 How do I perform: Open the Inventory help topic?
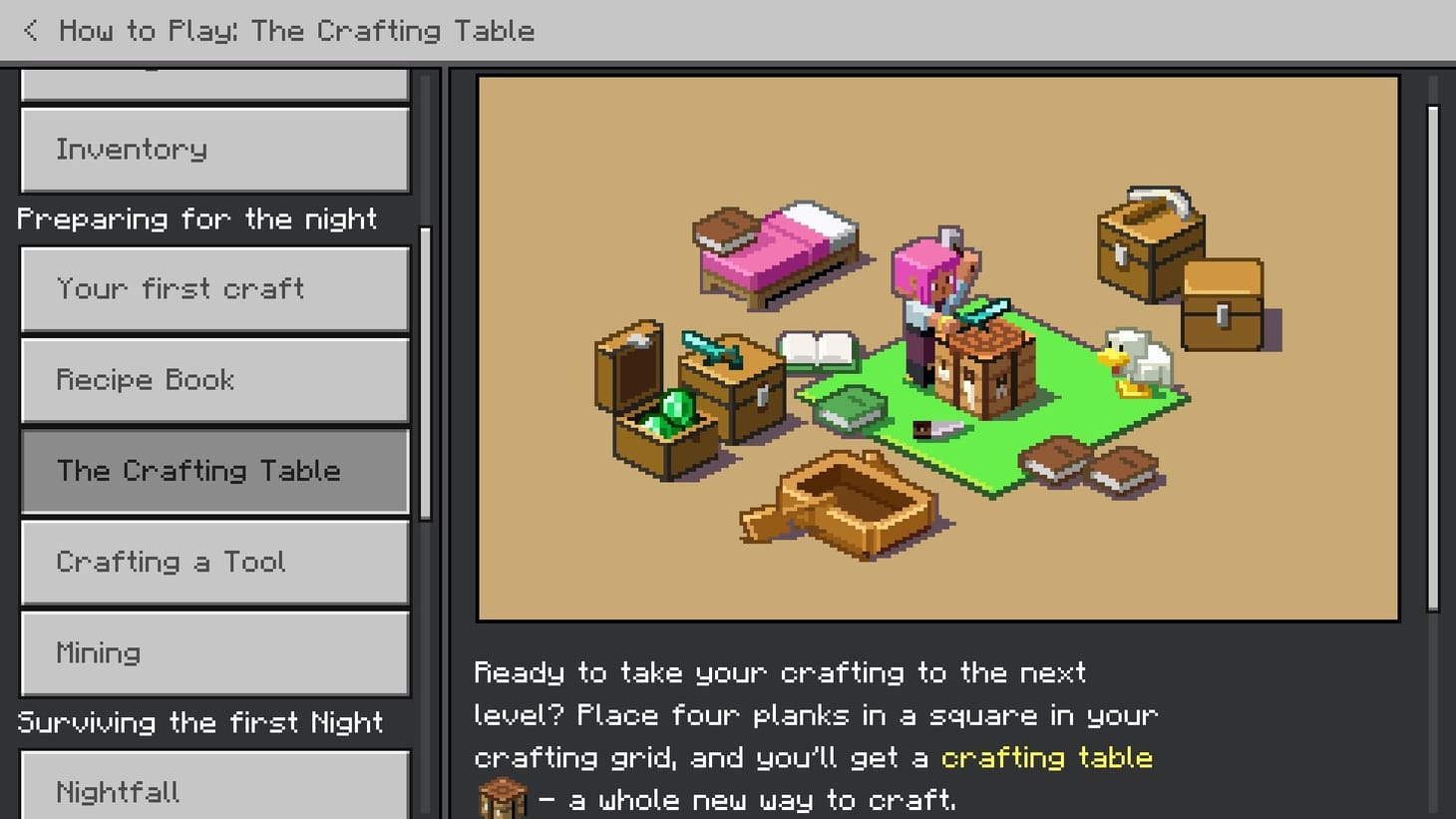(214, 150)
